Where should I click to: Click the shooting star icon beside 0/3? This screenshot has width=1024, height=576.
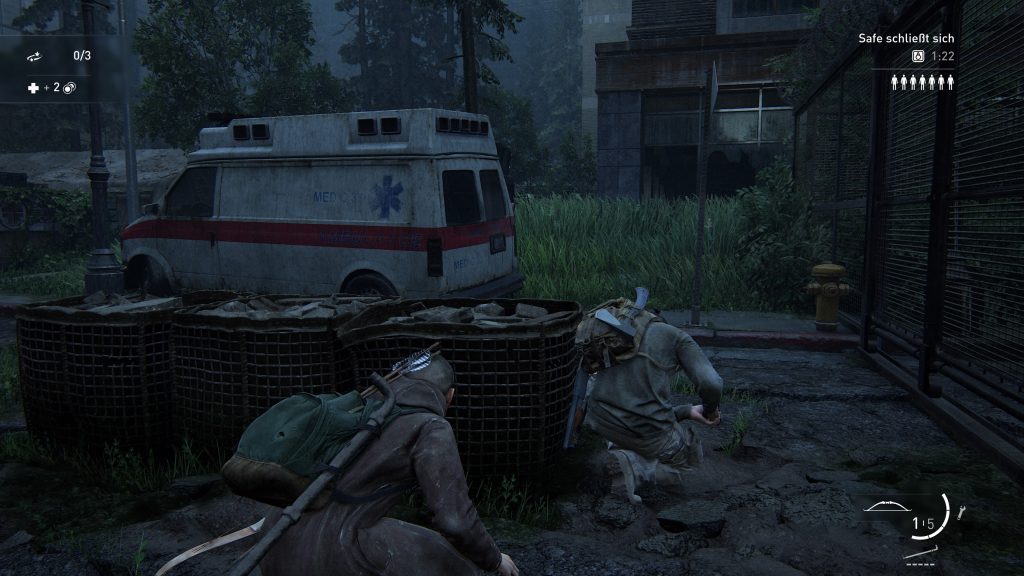(34, 56)
